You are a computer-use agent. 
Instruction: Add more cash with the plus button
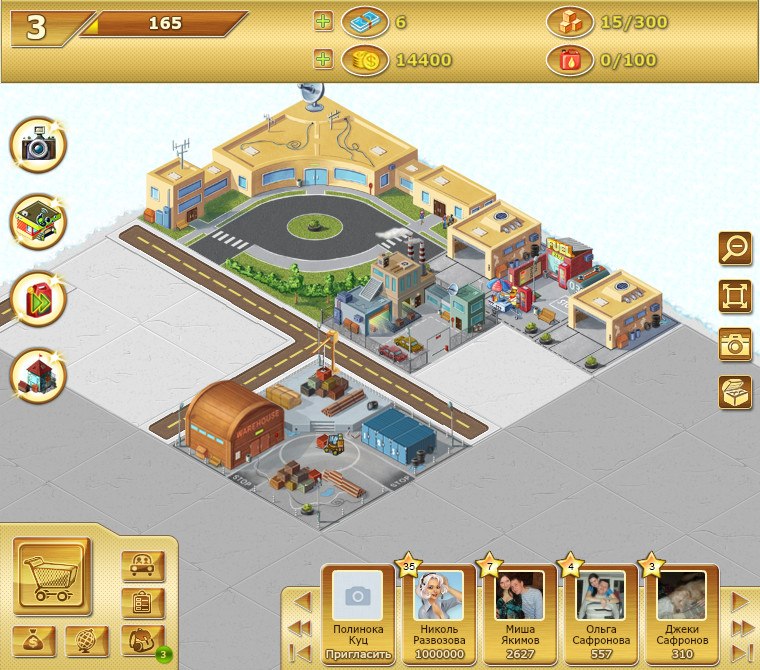[323, 22]
